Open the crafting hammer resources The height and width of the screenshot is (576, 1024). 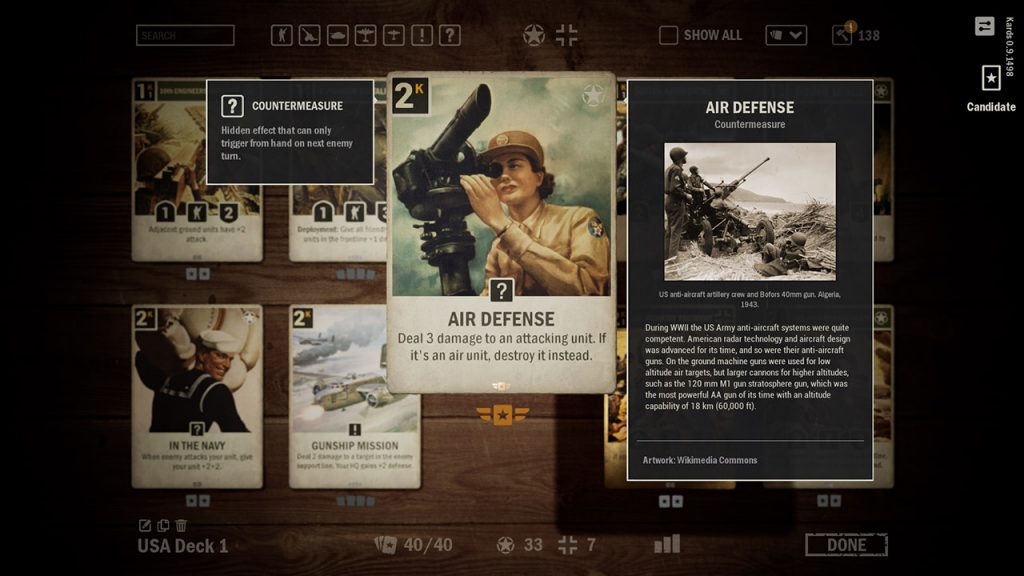[x=842, y=35]
